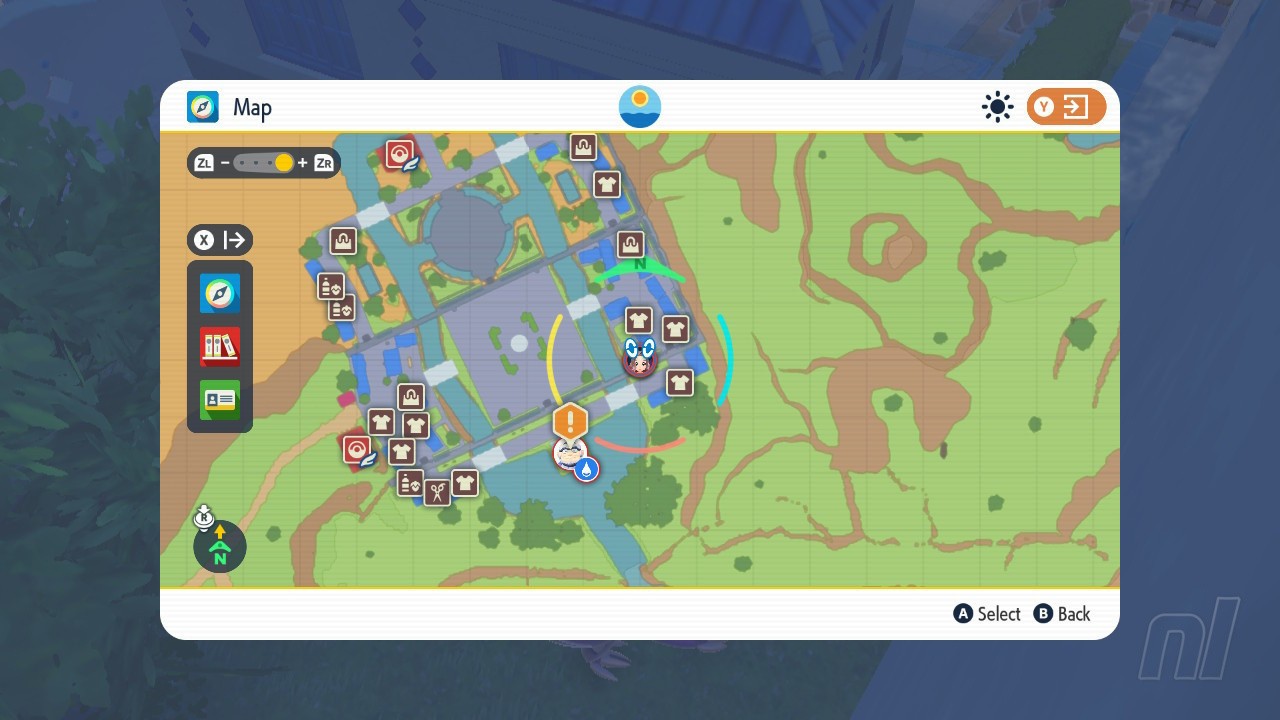Toggle the north-lock compass indicator

220,546
